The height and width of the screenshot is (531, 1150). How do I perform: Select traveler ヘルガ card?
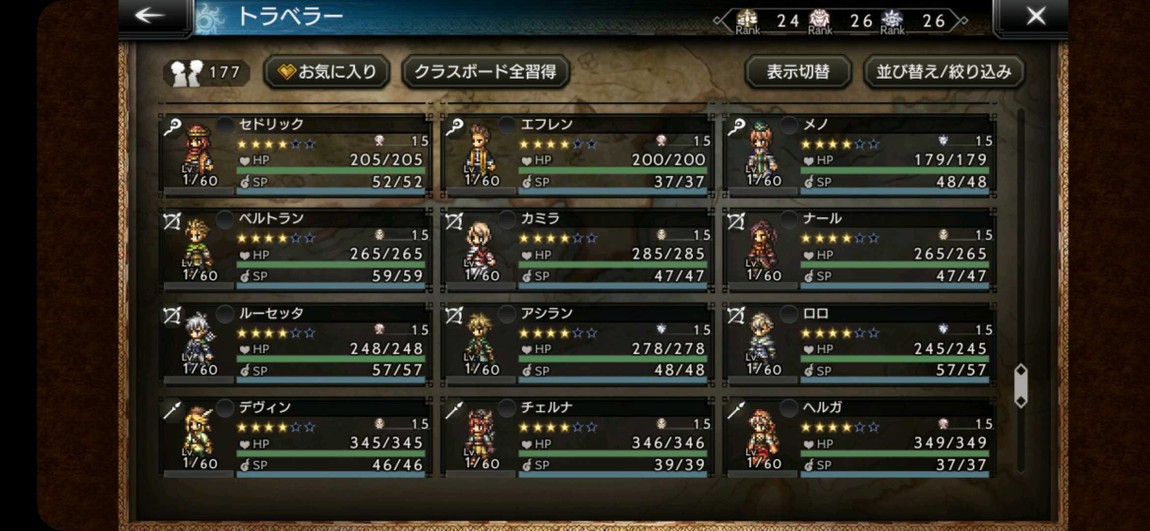click(860, 436)
